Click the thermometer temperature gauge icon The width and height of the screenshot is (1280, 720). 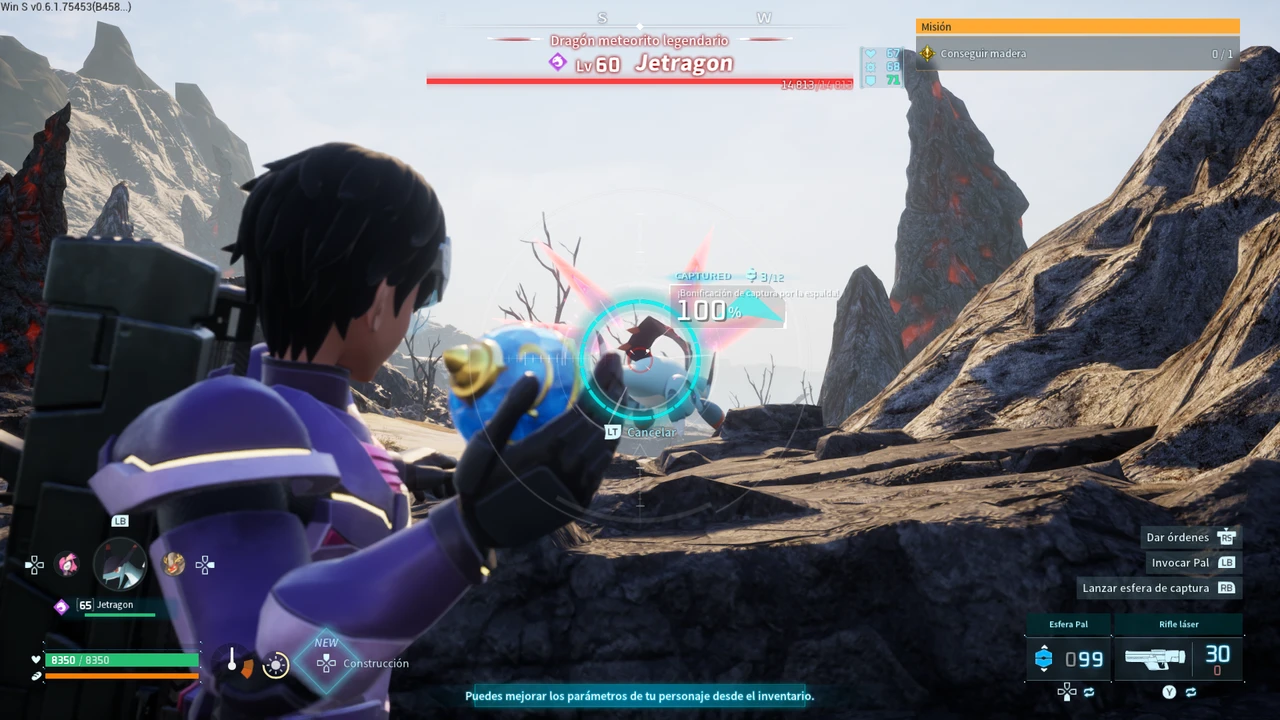[x=232, y=661]
